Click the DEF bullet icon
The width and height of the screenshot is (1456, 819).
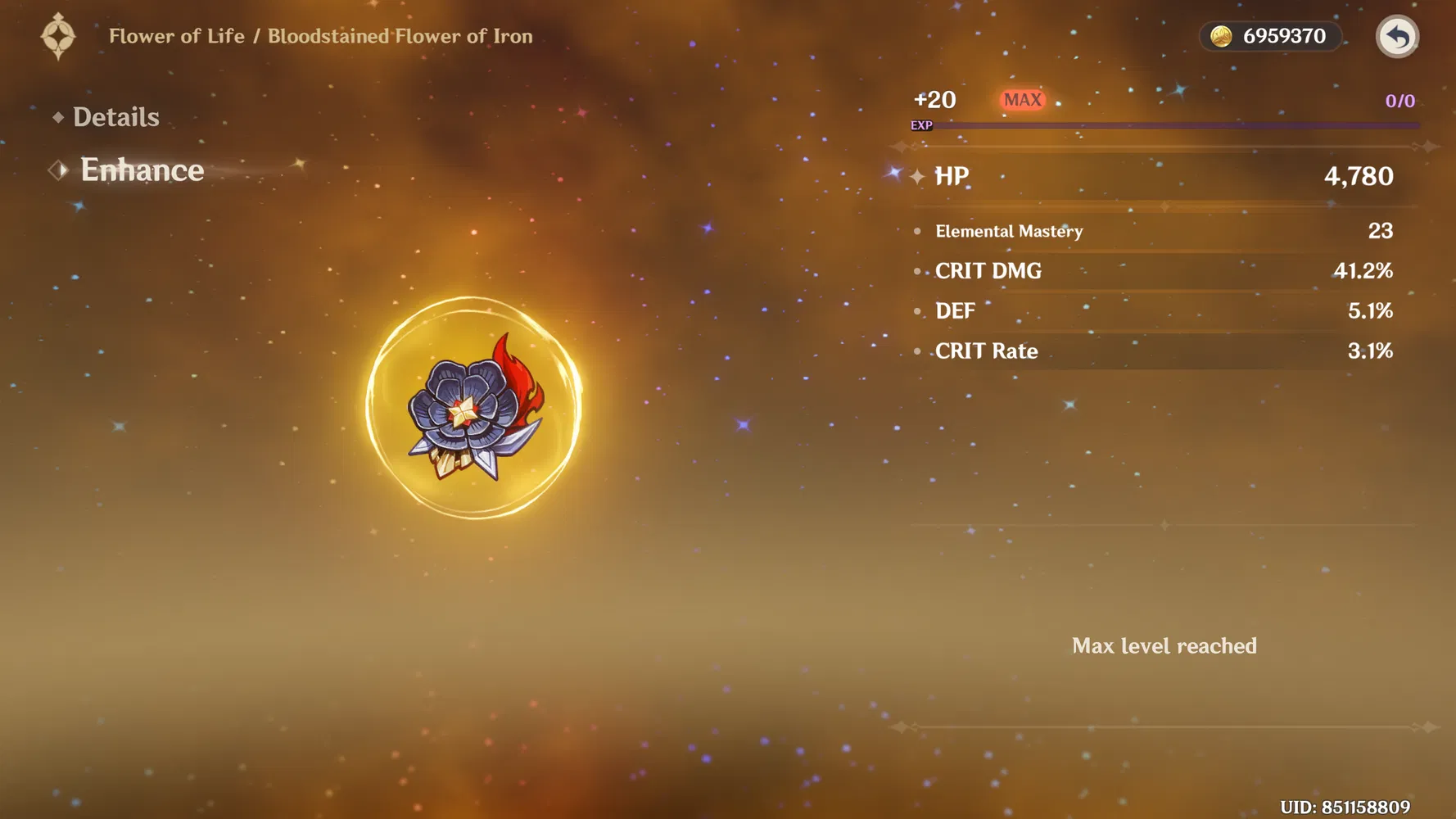click(x=917, y=311)
